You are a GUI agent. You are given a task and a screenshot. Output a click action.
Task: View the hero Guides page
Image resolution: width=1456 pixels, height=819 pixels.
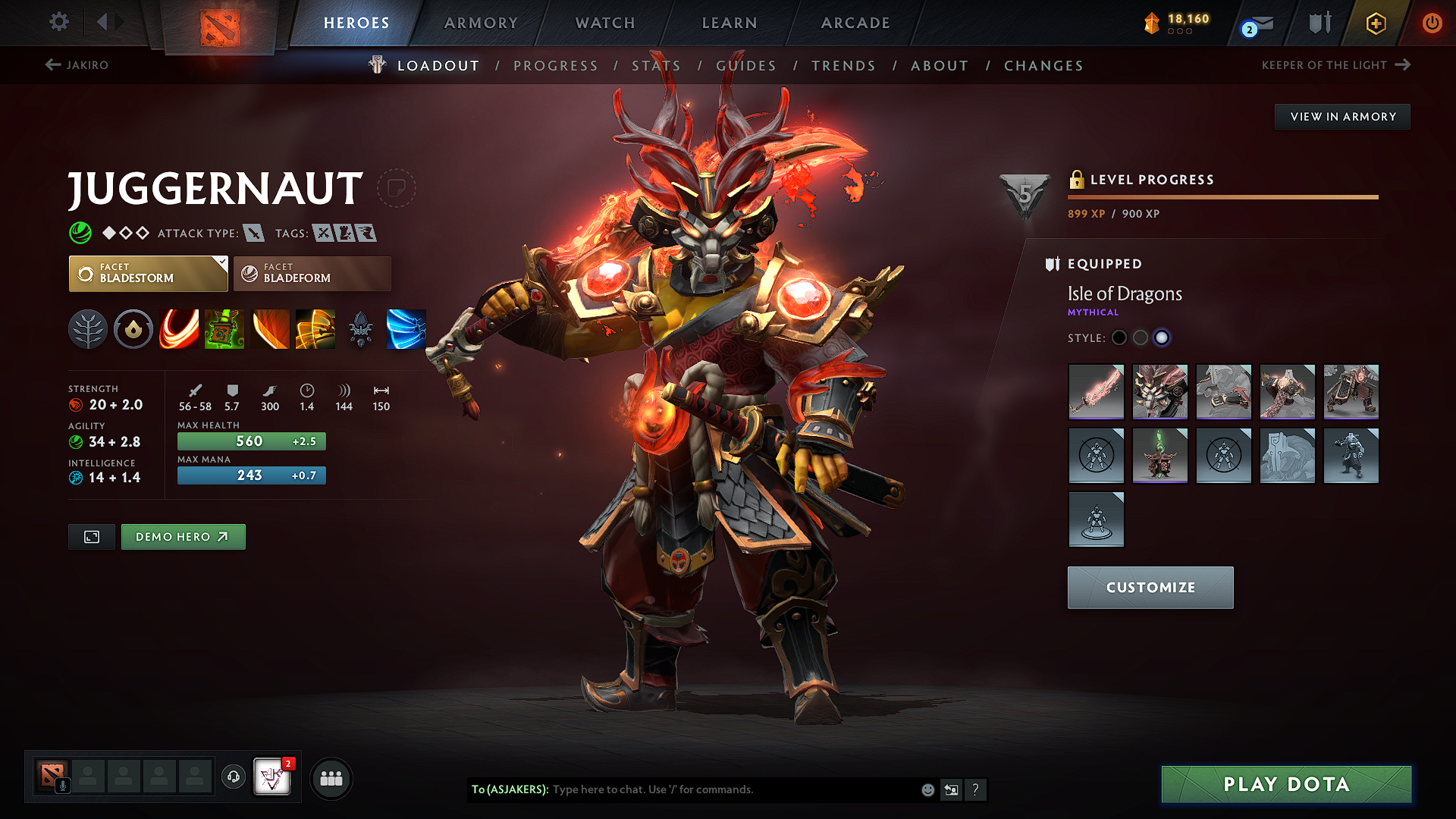pyautogui.click(x=746, y=66)
